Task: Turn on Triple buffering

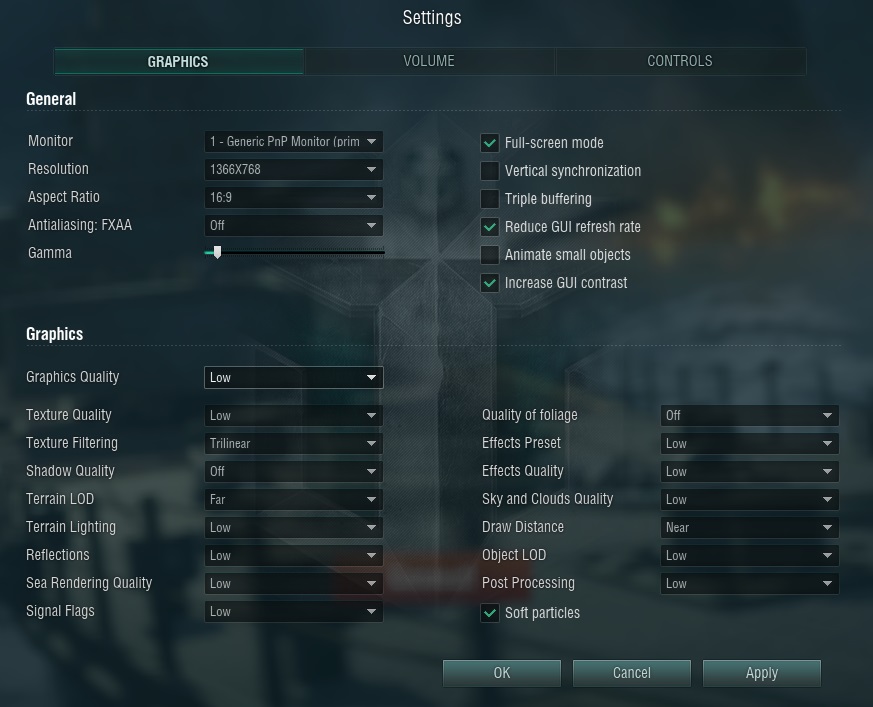Action: (x=490, y=199)
